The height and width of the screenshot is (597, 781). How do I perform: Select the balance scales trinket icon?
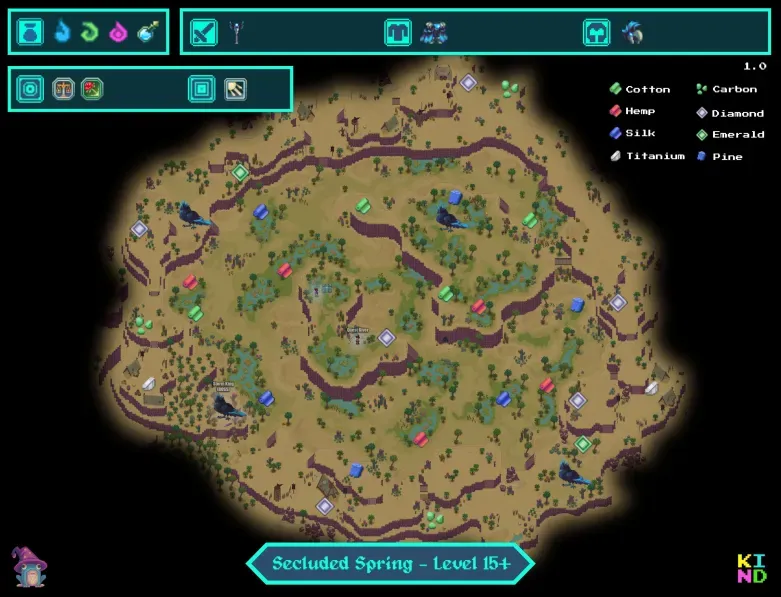64,89
